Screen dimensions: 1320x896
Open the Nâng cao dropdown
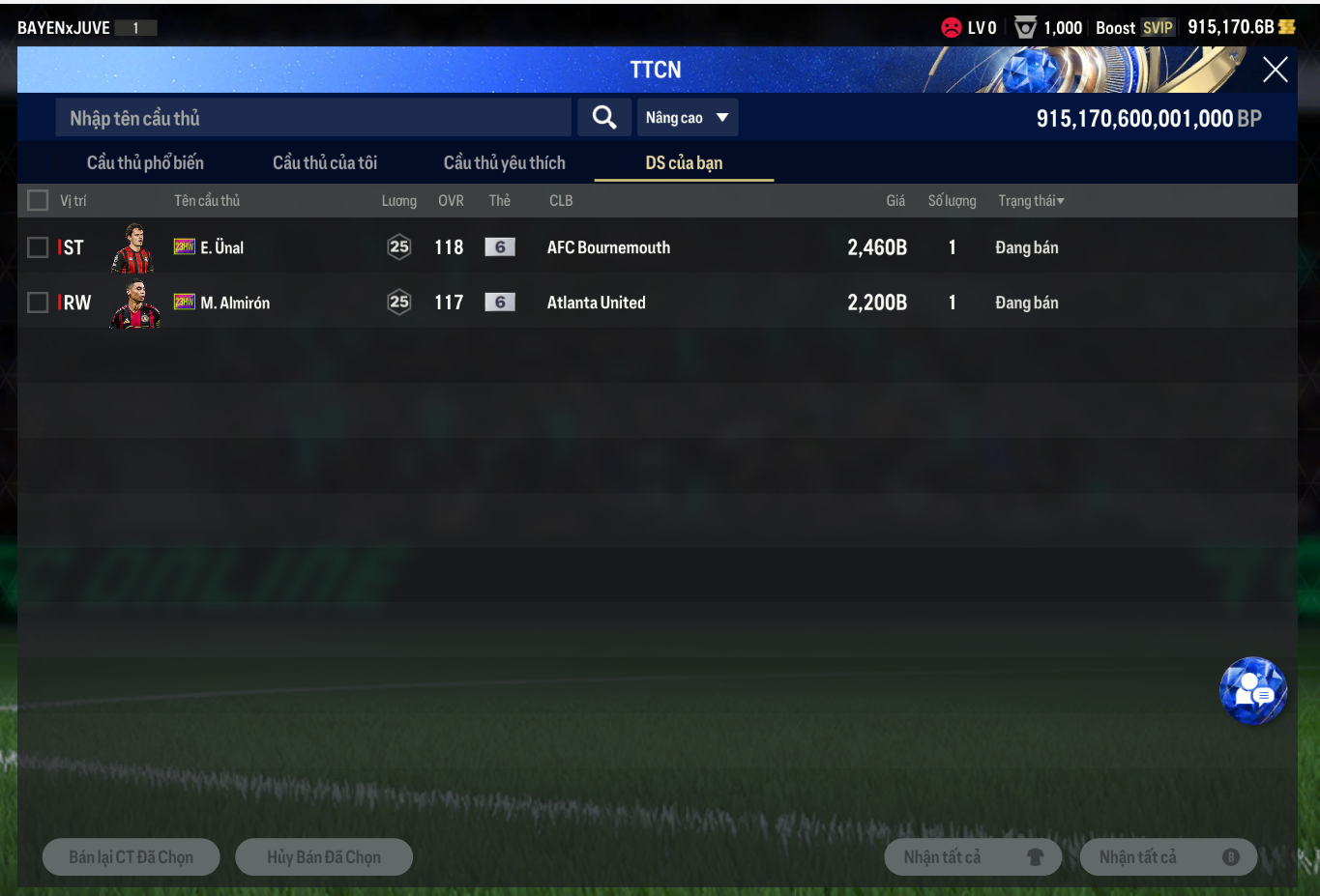(x=688, y=118)
